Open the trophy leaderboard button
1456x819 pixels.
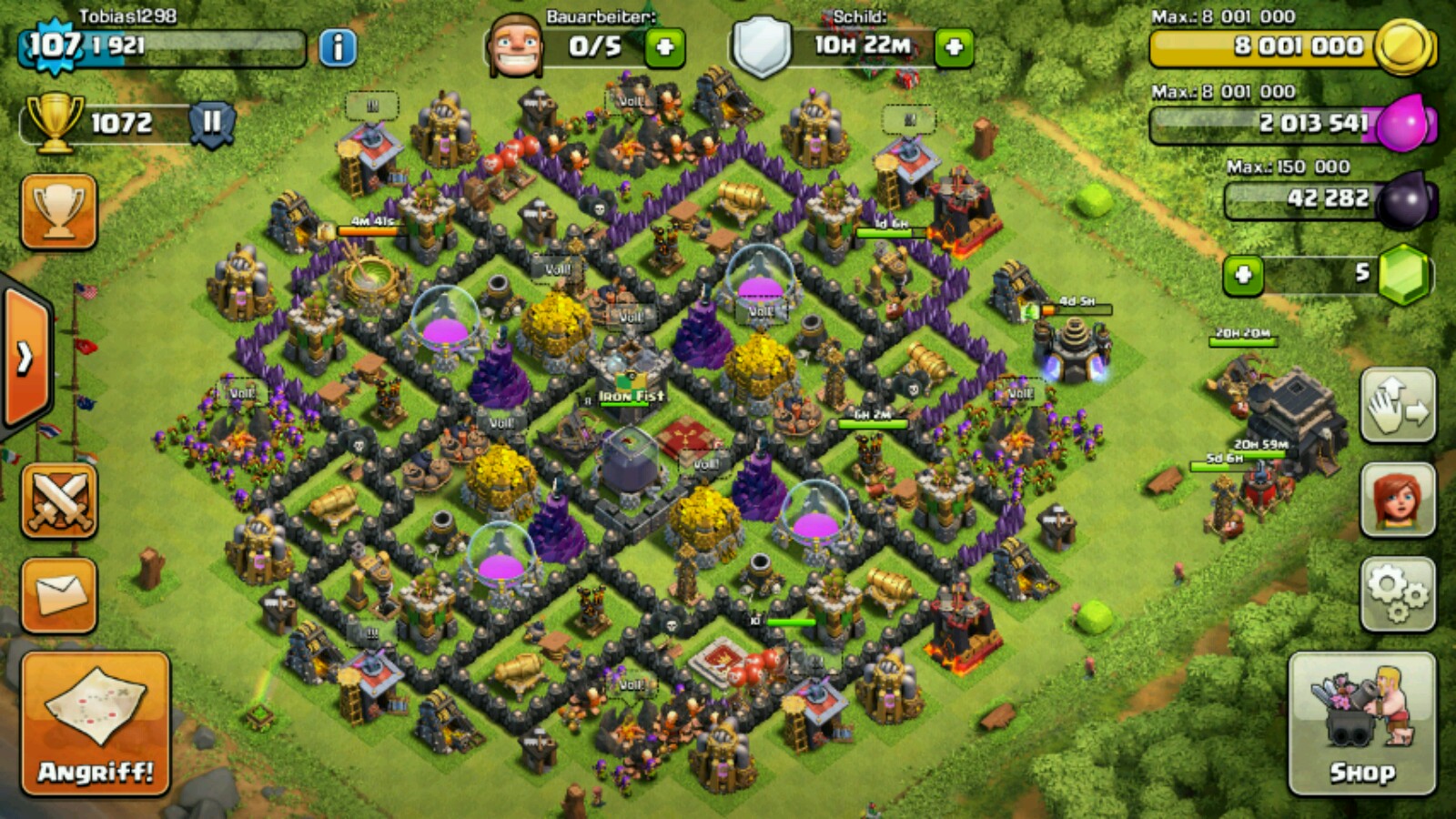point(59,212)
